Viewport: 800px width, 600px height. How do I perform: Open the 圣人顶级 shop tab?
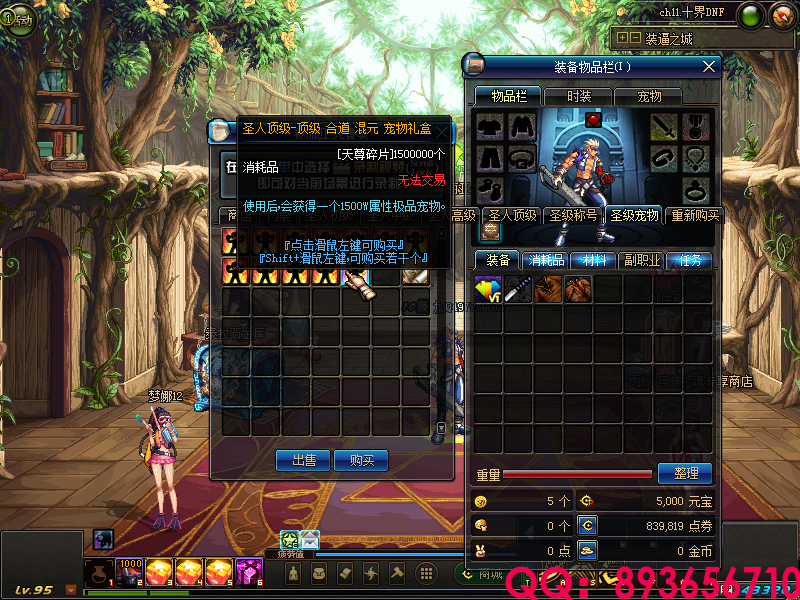pos(512,215)
